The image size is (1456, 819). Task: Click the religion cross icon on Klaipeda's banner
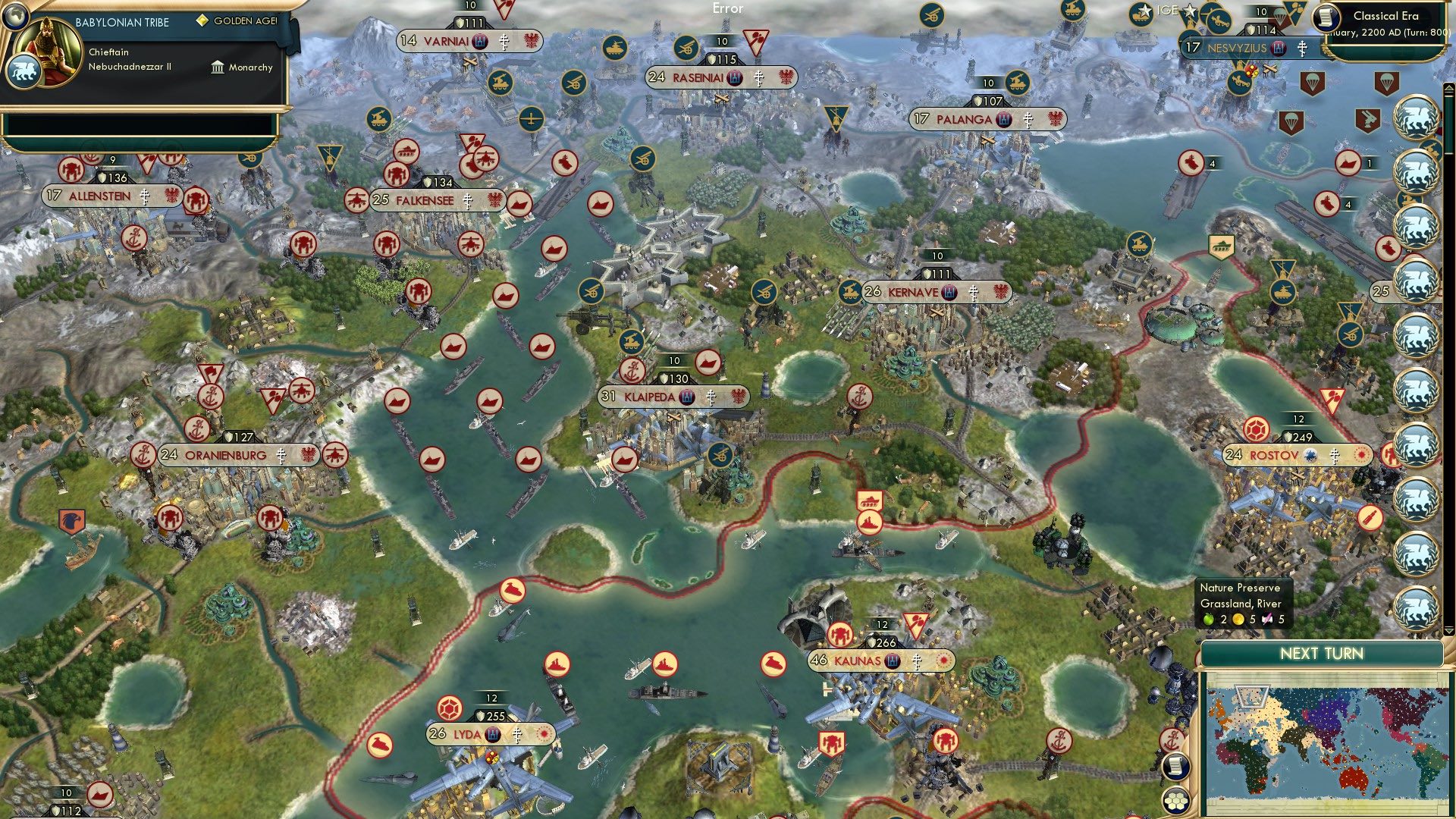[712, 397]
